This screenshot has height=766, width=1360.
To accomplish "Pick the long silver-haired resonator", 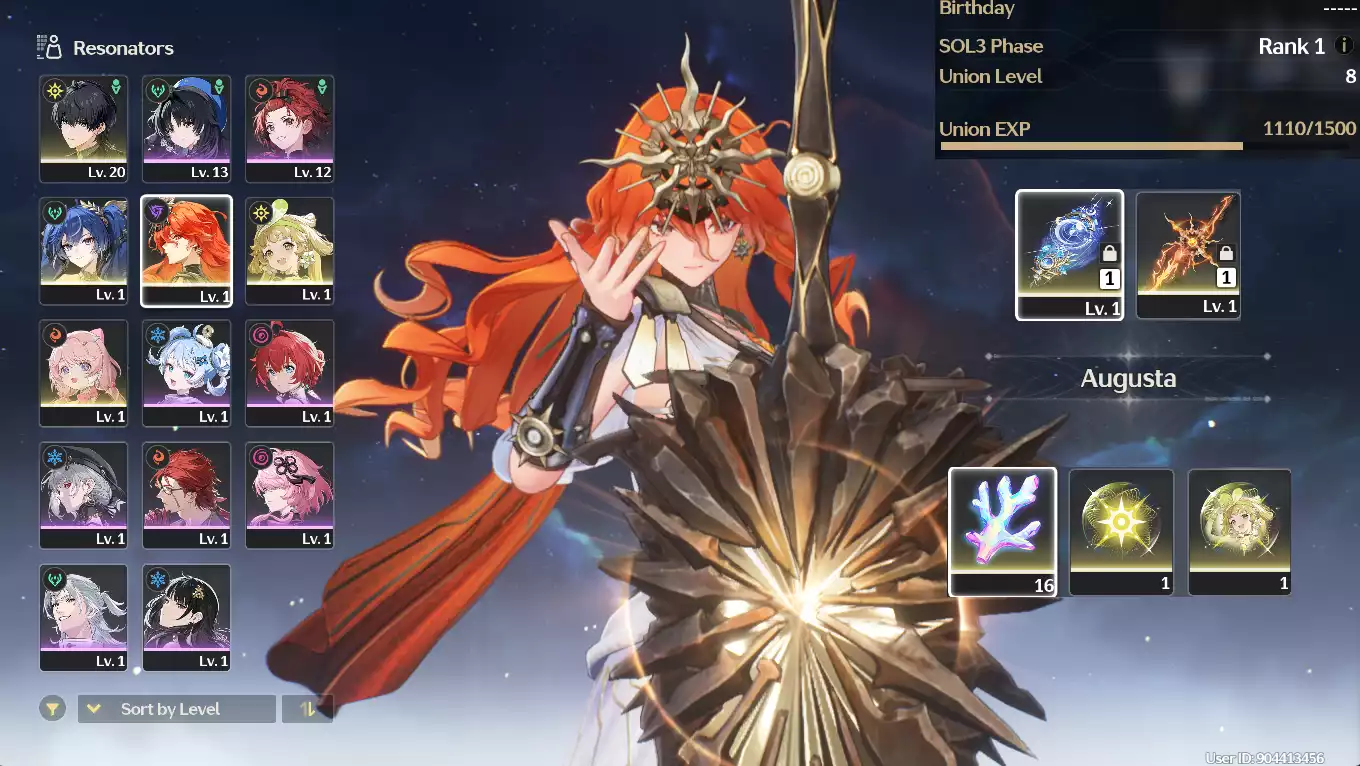I will [x=84, y=616].
